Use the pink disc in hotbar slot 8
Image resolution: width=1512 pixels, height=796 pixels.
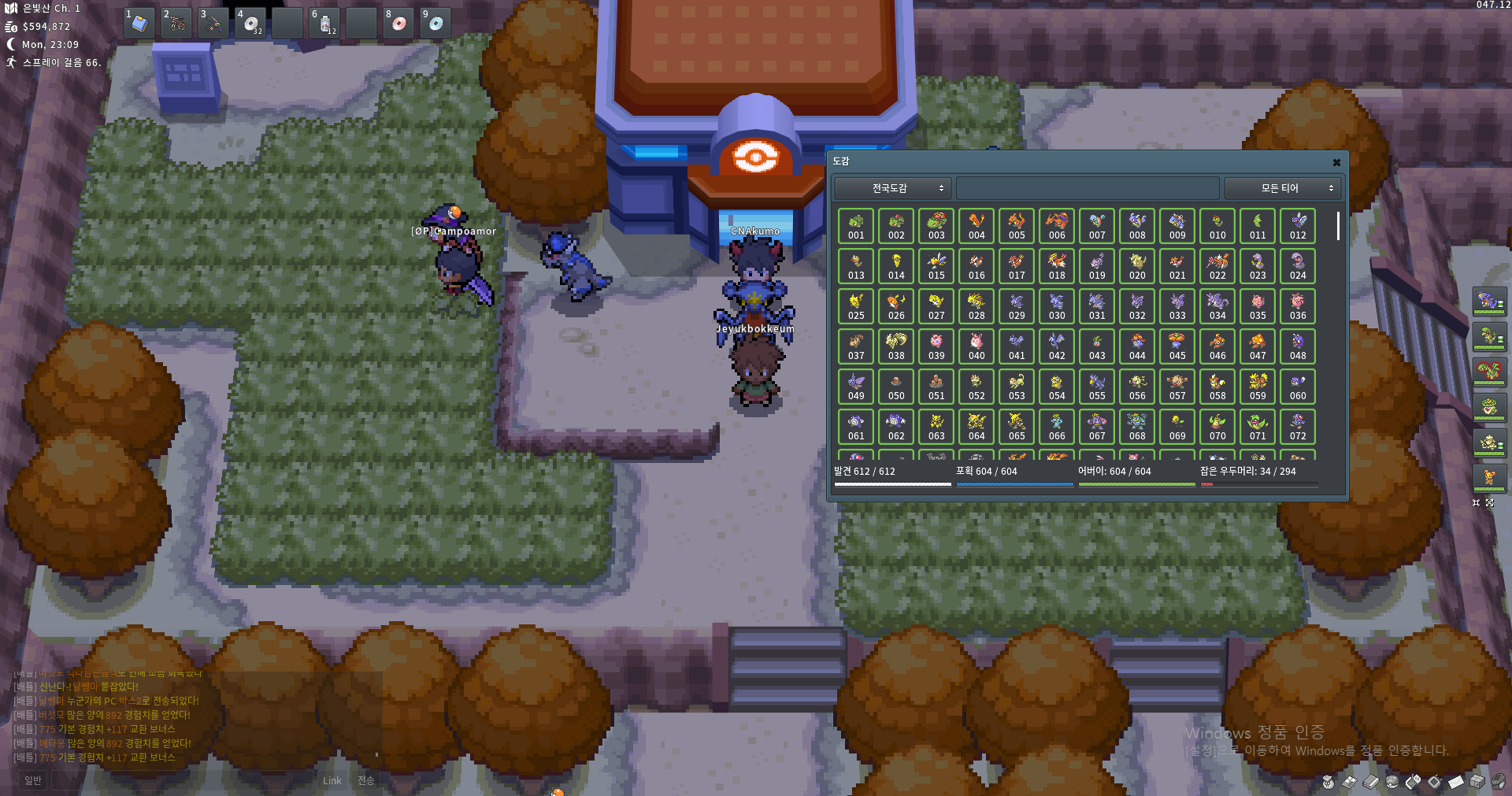click(x=398, y=24)
